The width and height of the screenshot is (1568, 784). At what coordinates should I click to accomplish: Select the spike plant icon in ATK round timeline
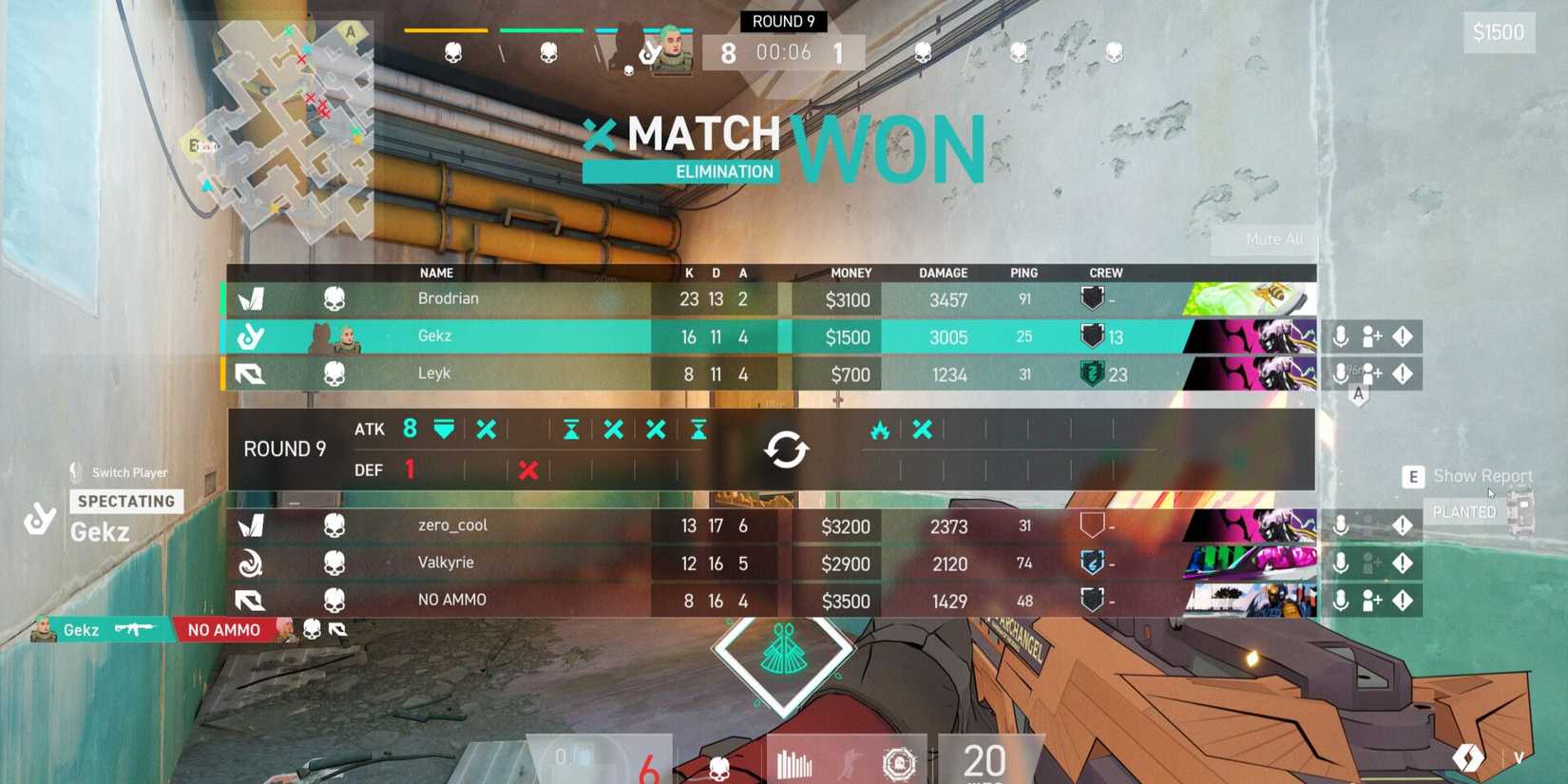tap(442, 430)
